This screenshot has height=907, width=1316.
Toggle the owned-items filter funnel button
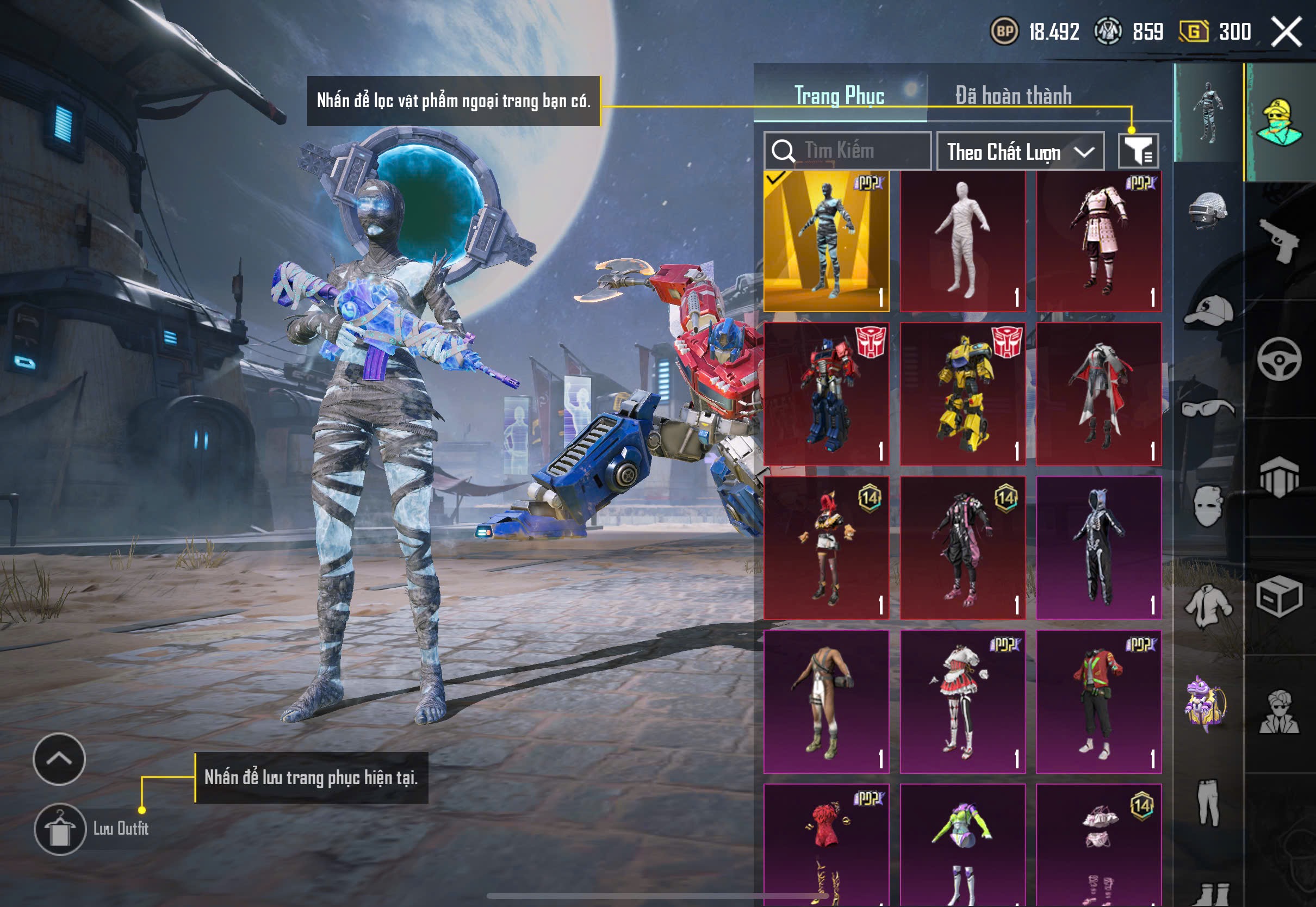click(1138, 151)
